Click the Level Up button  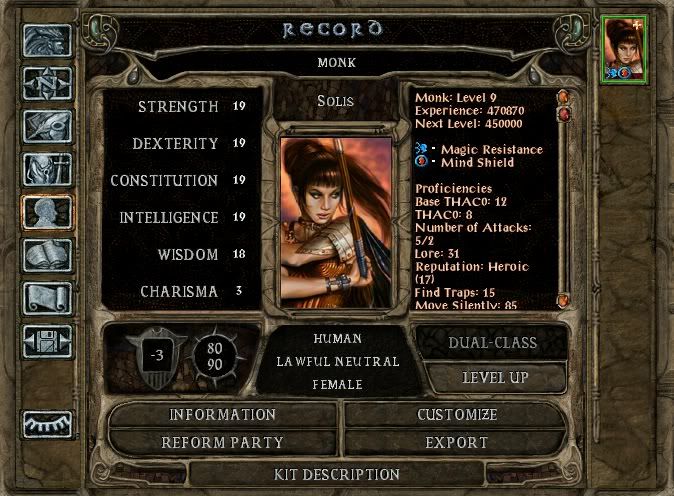pos(496,378)
